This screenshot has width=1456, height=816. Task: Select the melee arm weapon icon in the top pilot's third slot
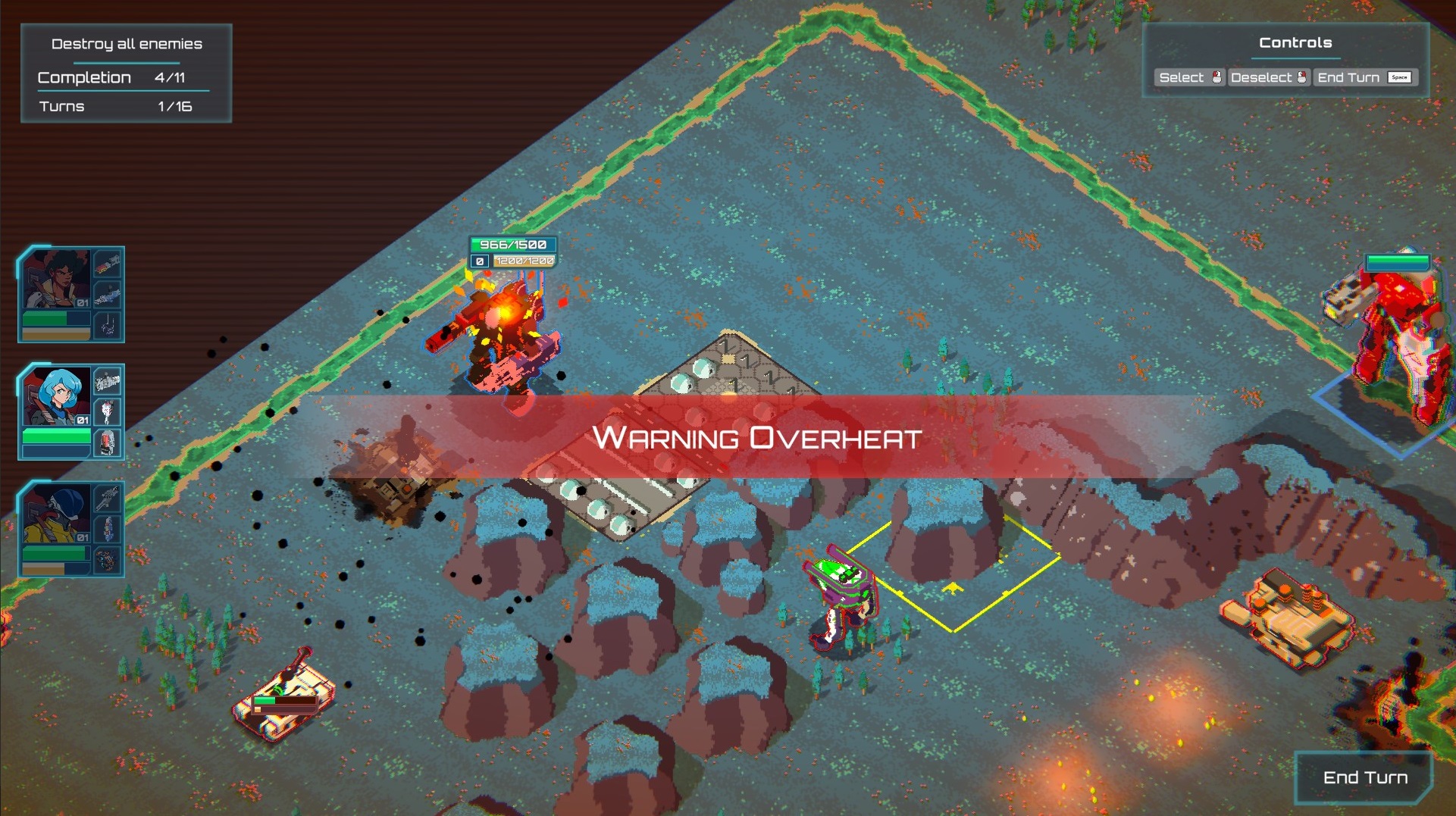[108, 324]
